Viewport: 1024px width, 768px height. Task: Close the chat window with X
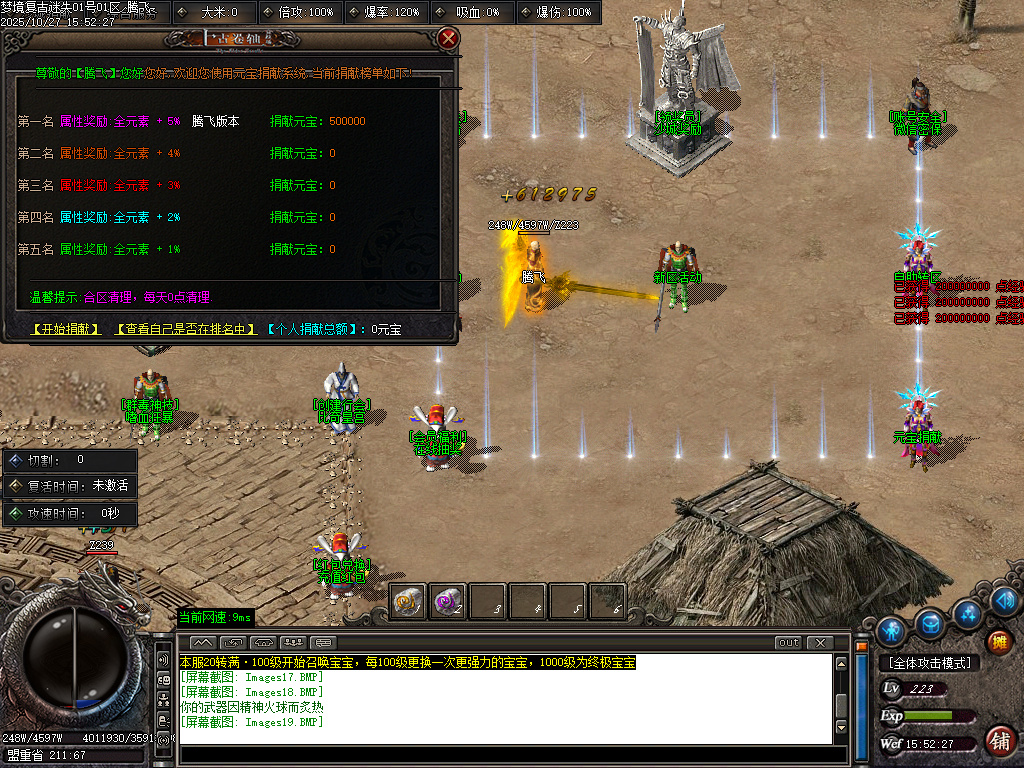point(820,642)
